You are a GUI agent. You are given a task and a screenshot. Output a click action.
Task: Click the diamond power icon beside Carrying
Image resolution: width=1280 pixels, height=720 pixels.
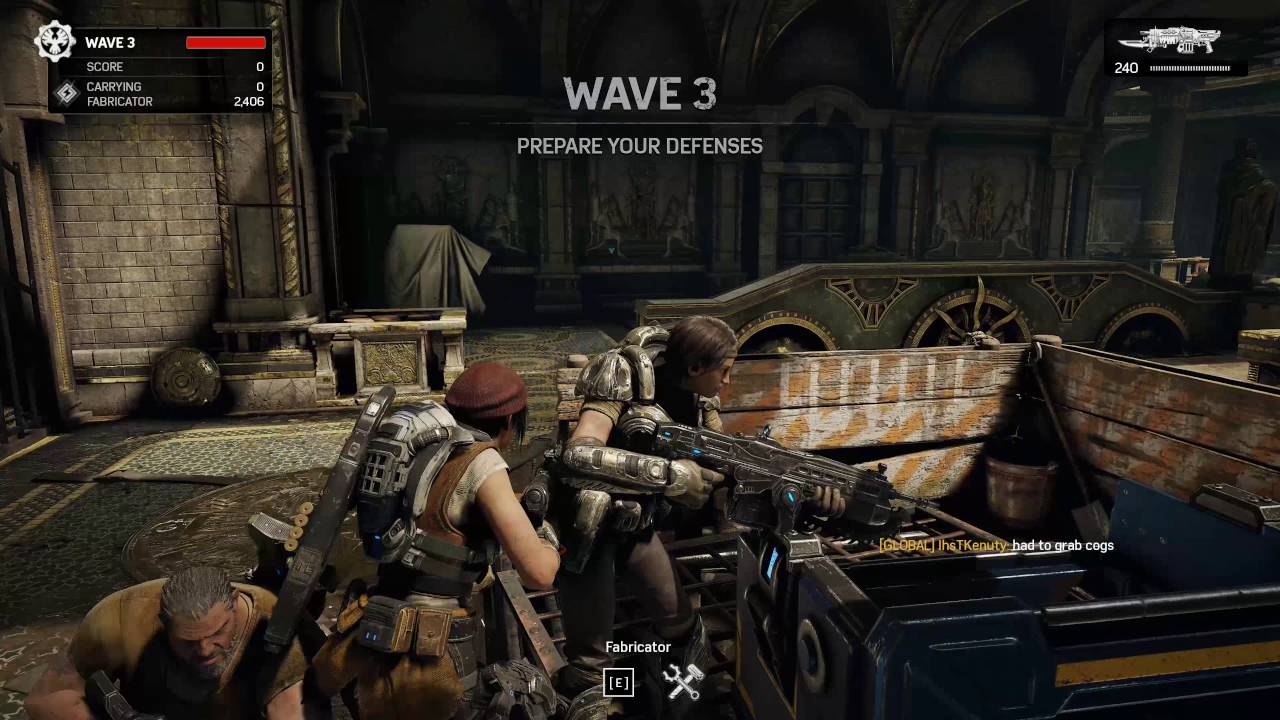pyautogui.click(x=66, y=94)
